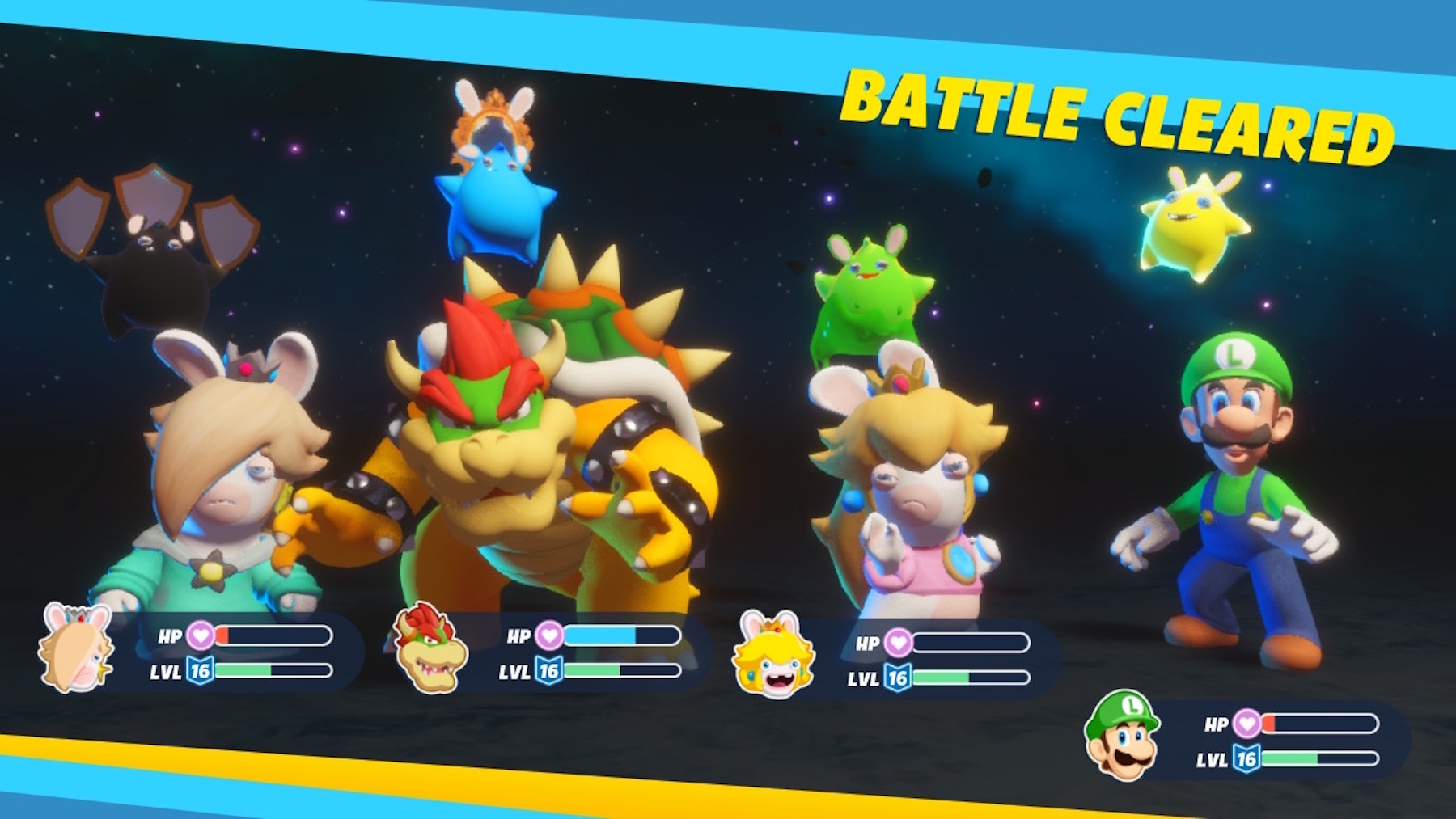Screen dimensions: 1456x819
Task: Select Rabbid Rosalina's character portrait icon
Action: pyautogui.click(x=74, y=652)
